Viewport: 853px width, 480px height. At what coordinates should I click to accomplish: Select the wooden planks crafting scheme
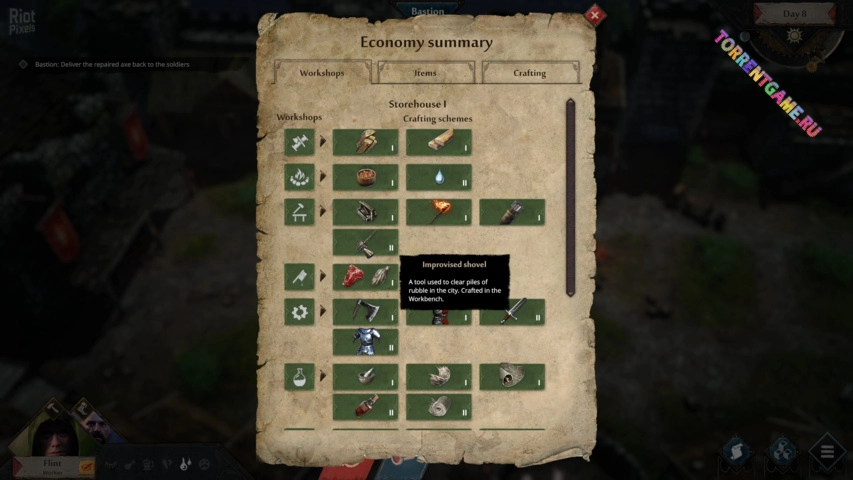[x=438, y=142]
